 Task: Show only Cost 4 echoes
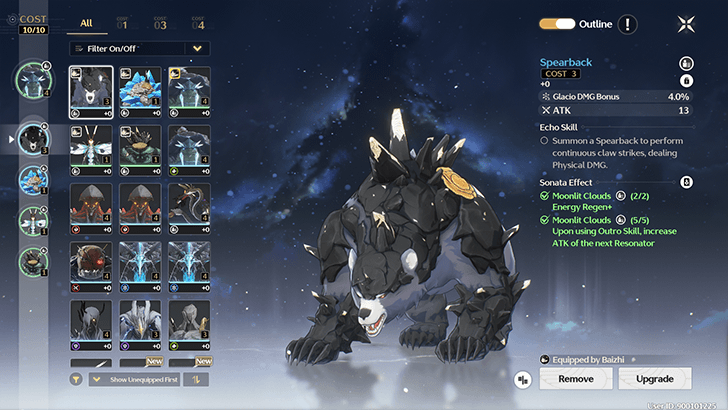(x=197, y=22)
